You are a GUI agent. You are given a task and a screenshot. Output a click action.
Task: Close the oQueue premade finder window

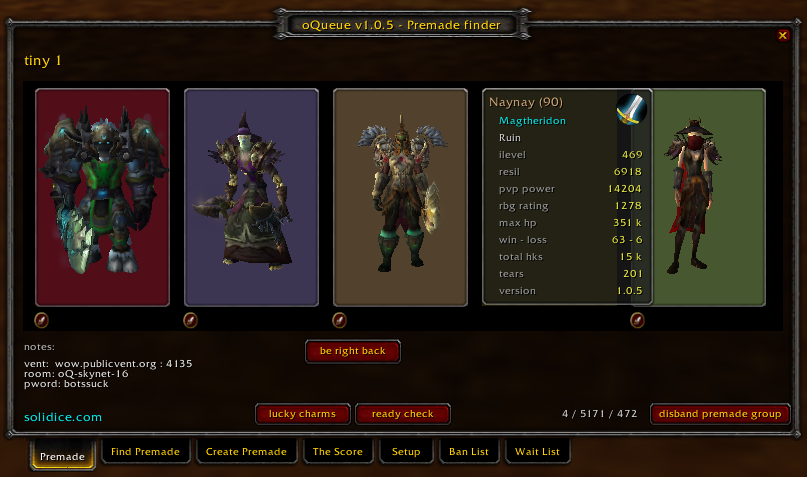coord(783,35)
